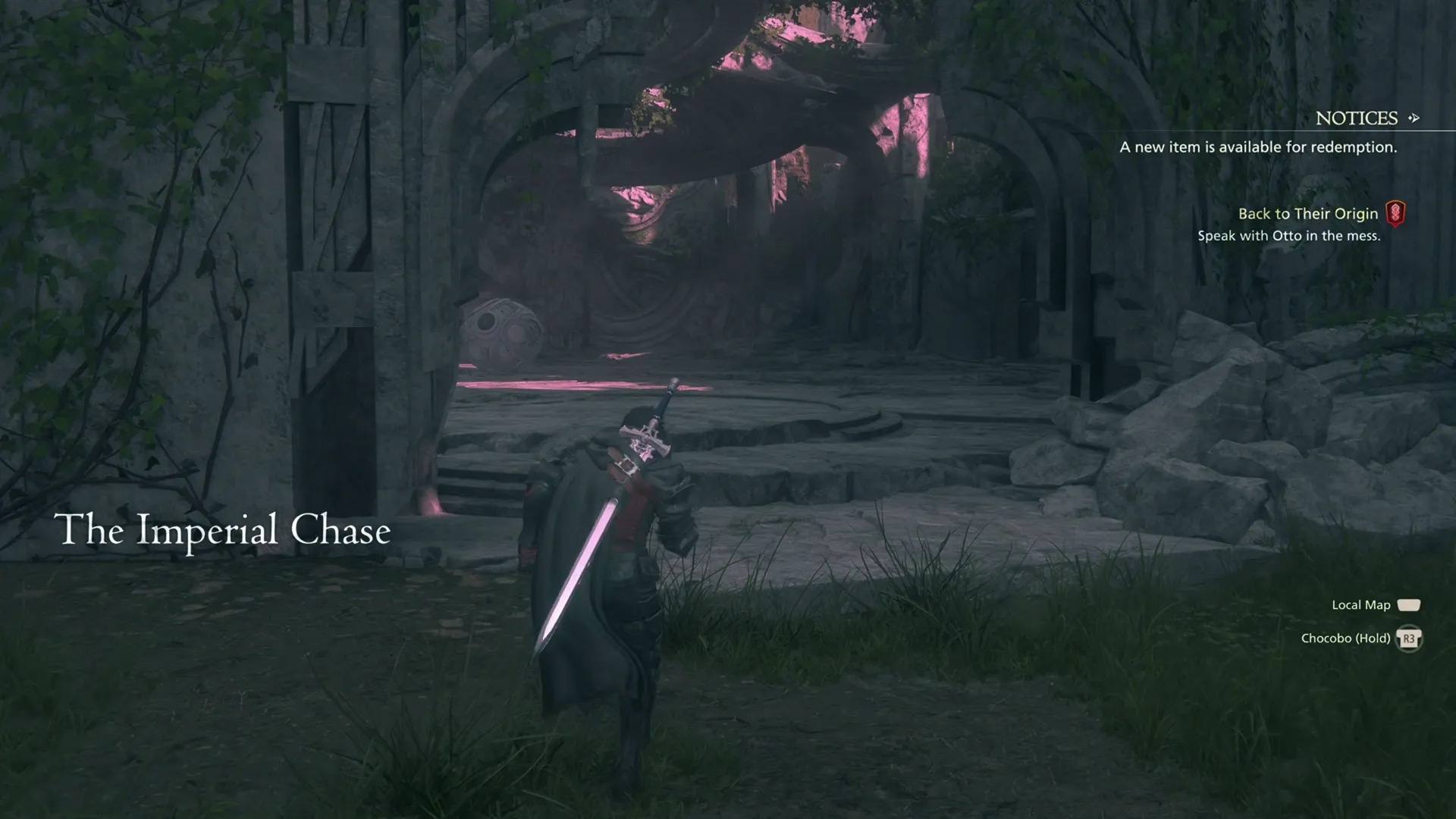Click the sword sheathed on Clive's back

(x=622, y=485)
